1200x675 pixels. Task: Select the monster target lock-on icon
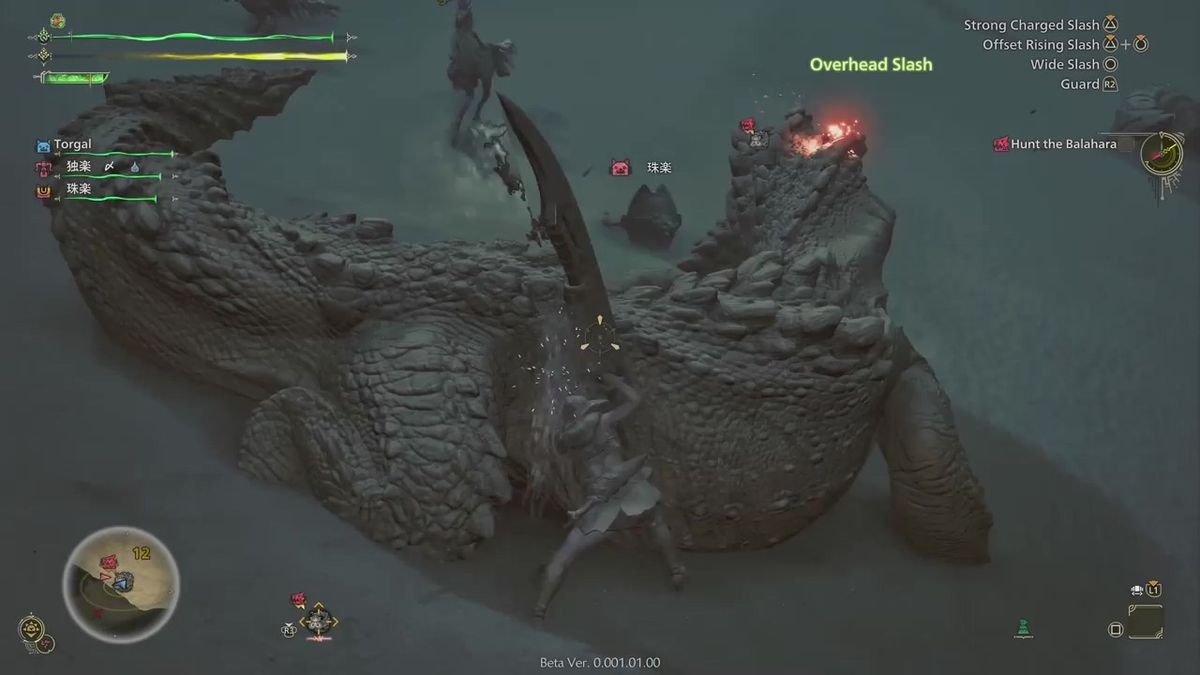point(318,622)
